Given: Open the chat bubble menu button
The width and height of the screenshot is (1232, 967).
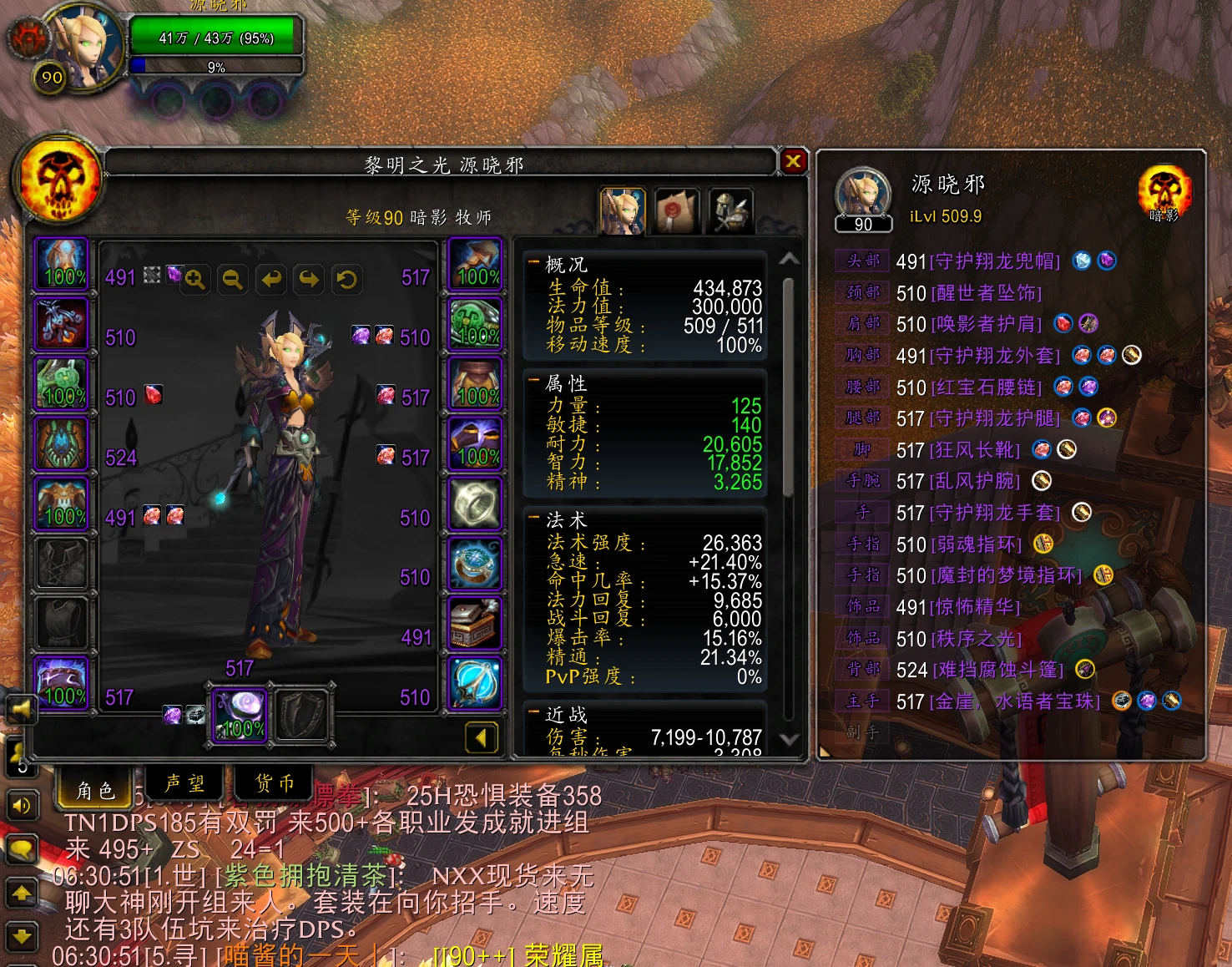Looking at the screenshot, I should tap(22, 850).
